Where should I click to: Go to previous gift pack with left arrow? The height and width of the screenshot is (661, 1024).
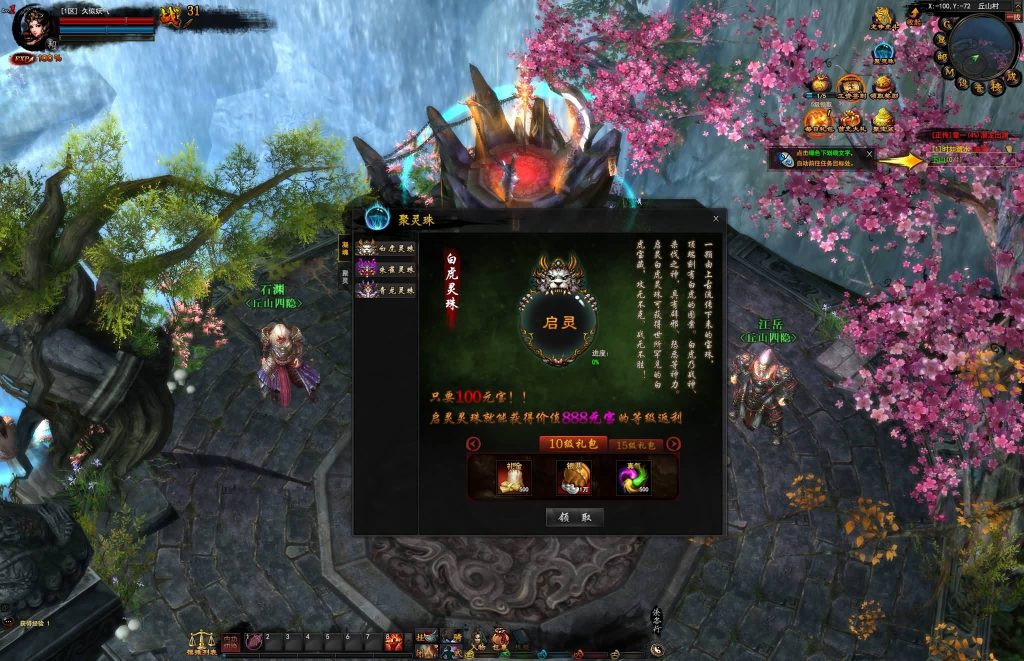[474, 444]
